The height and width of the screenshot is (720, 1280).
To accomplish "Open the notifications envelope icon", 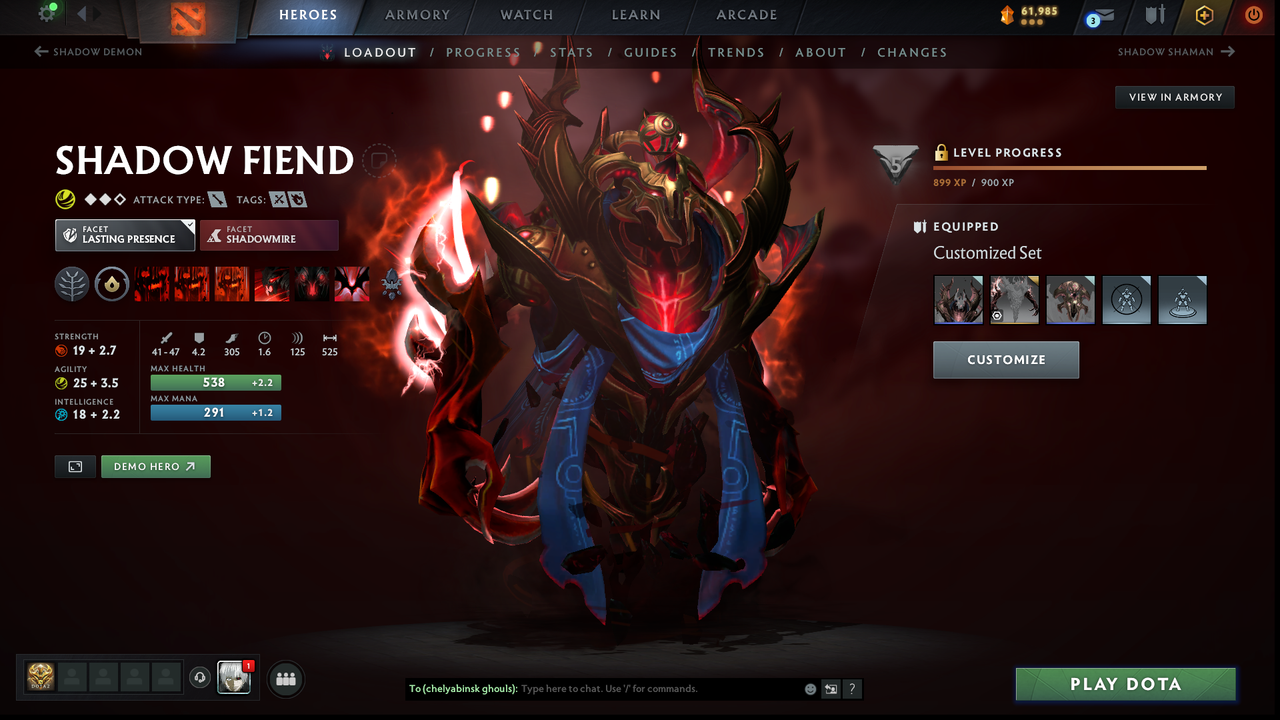I will pyautogui.click(x=1104, y=16).
